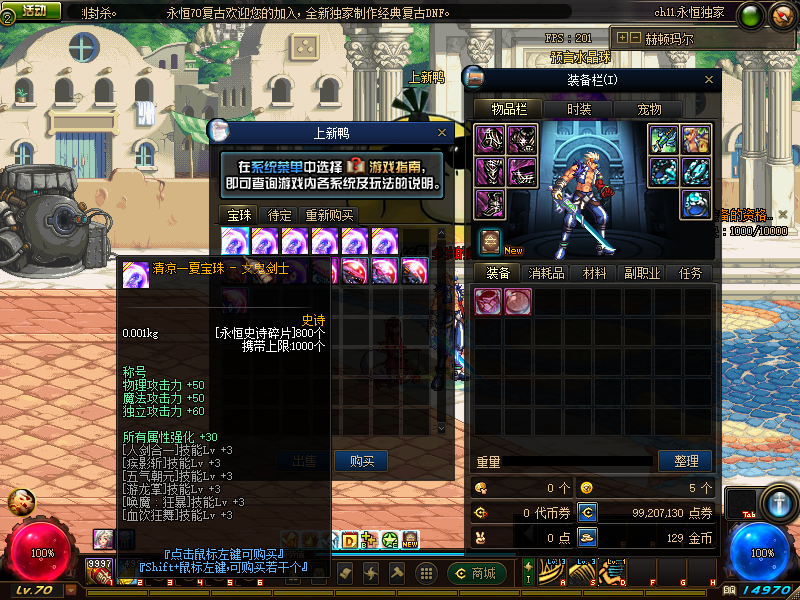Close the 装备栏 equipment window
The image size is (800, 600).
(x=711, y=79)
